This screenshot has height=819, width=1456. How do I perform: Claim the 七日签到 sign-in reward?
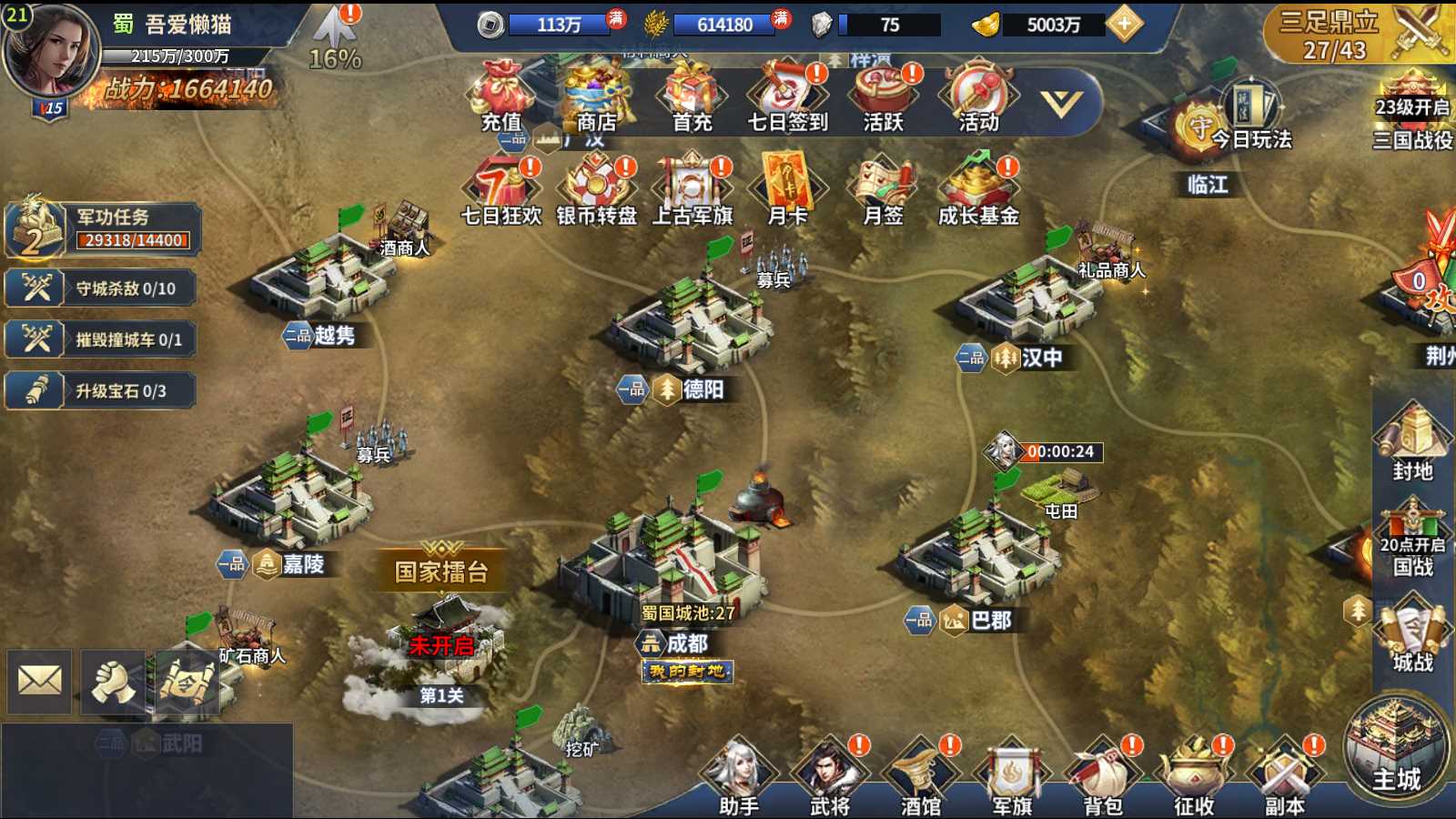[x=787, y=96]
